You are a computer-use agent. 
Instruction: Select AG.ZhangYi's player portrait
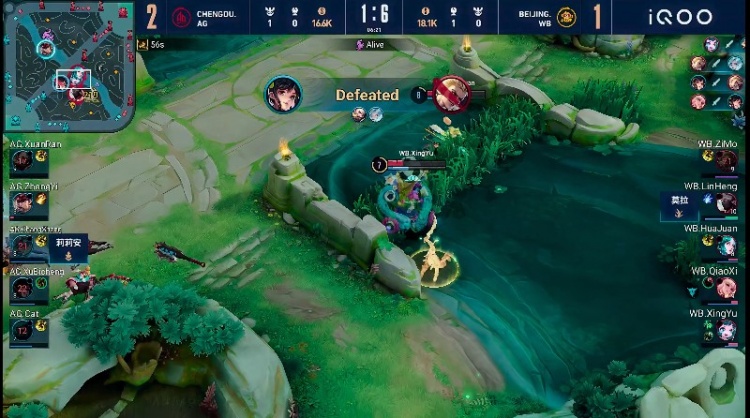21,204
